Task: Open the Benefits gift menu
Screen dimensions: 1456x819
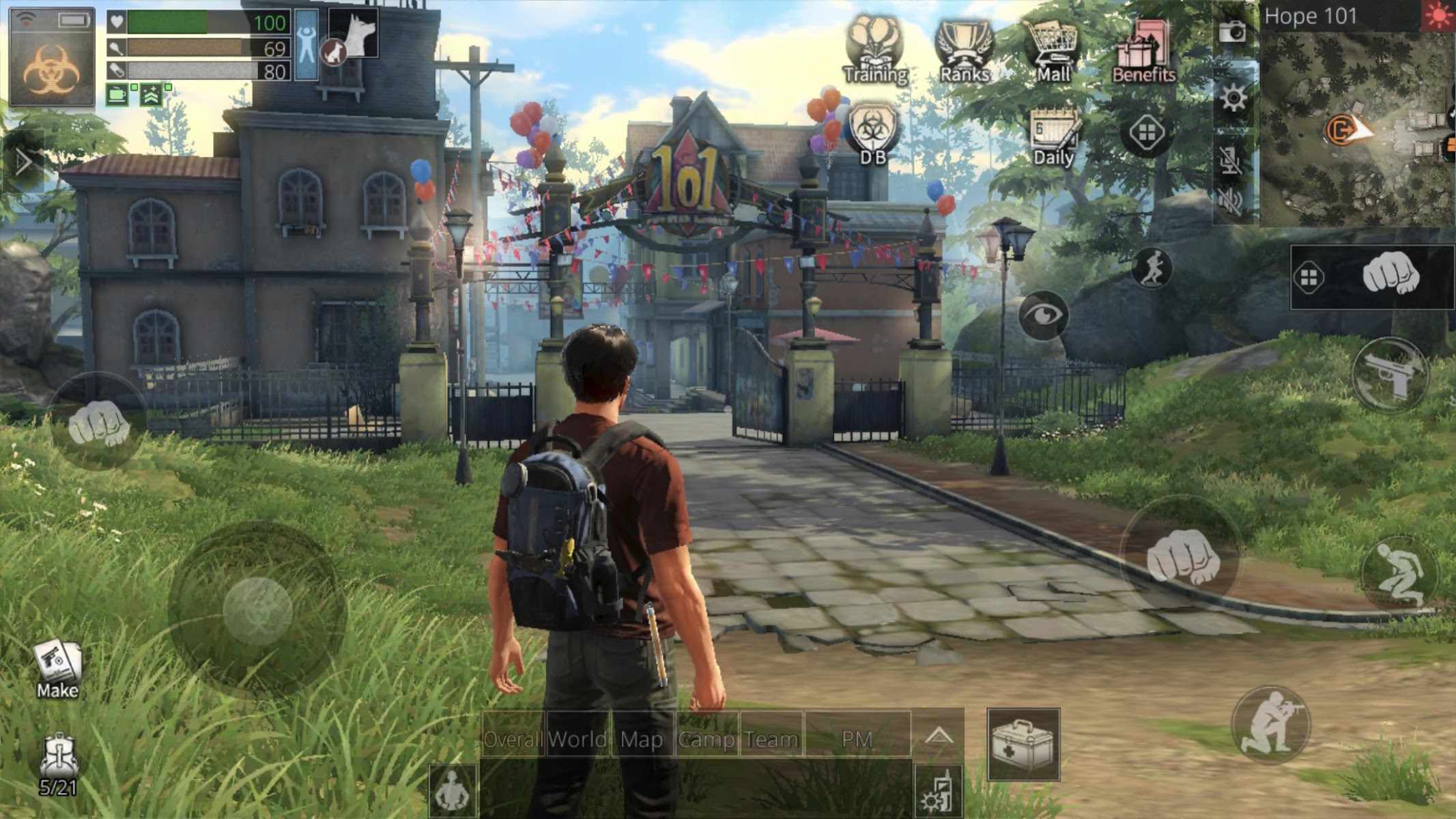Action: coord(1143,51)
